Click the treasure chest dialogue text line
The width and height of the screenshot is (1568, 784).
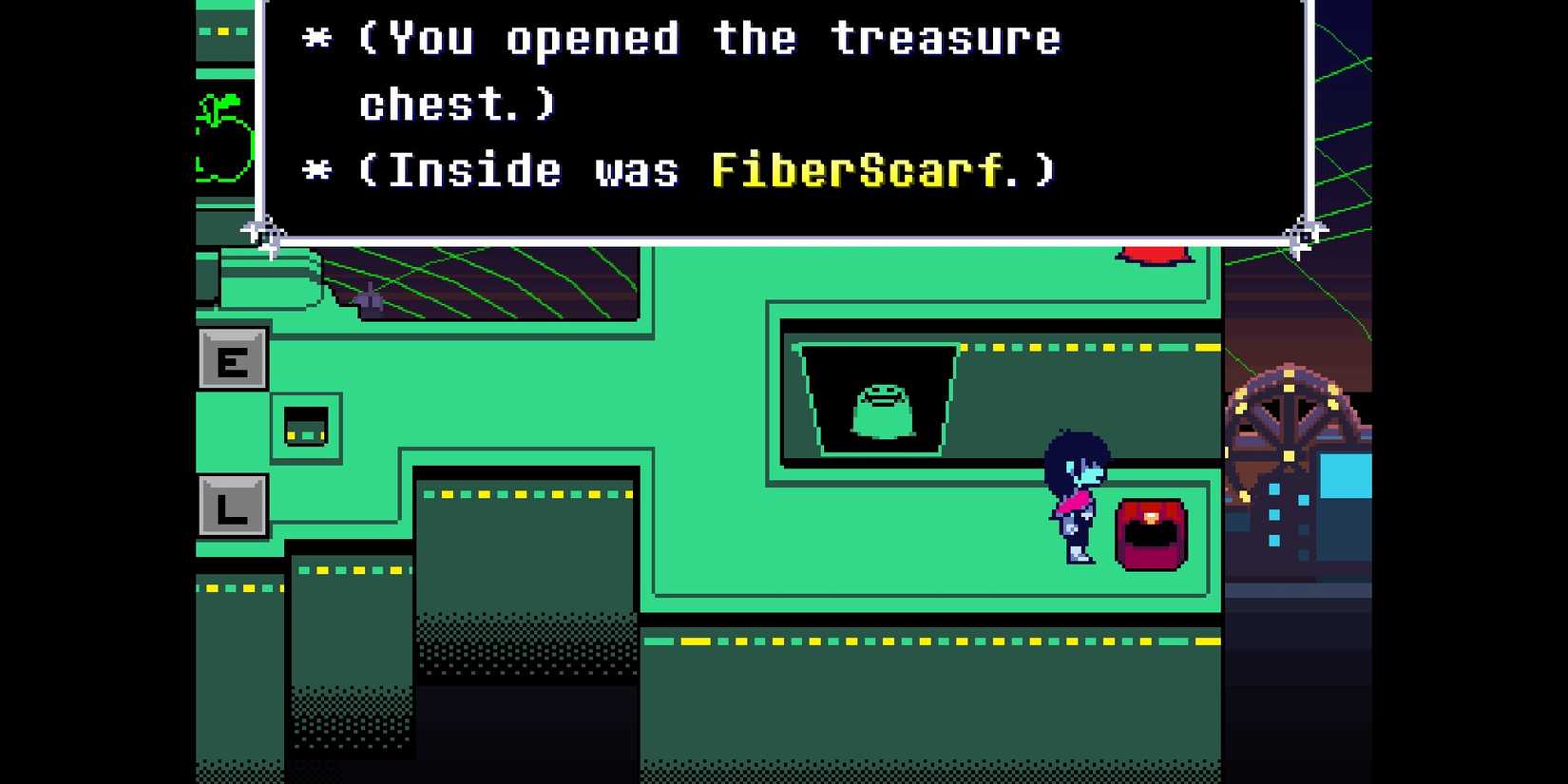703,38
